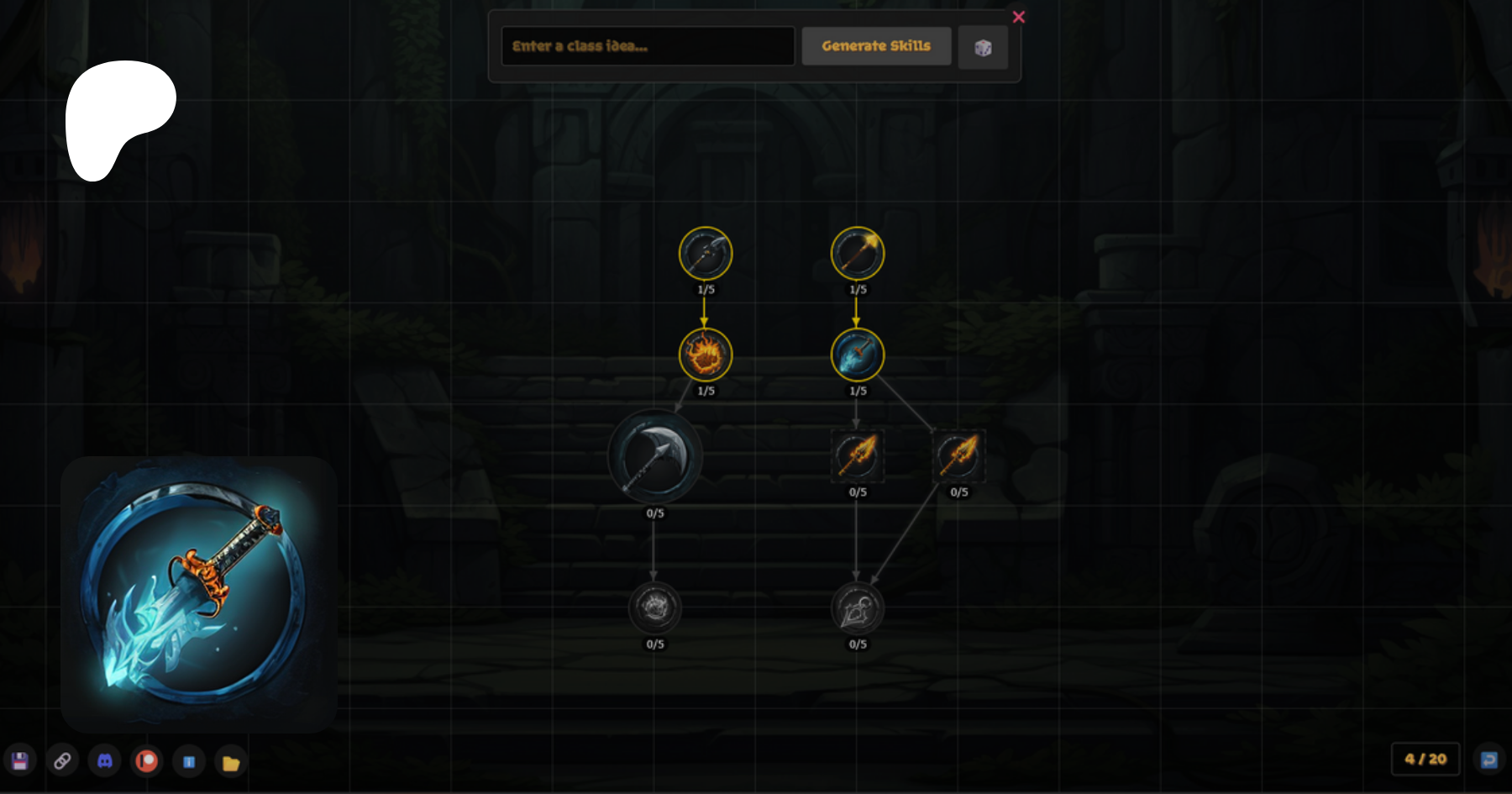Click the Generate Skills button
Image resolution: width=1512 pixels, height=794 pixels.
876,46
